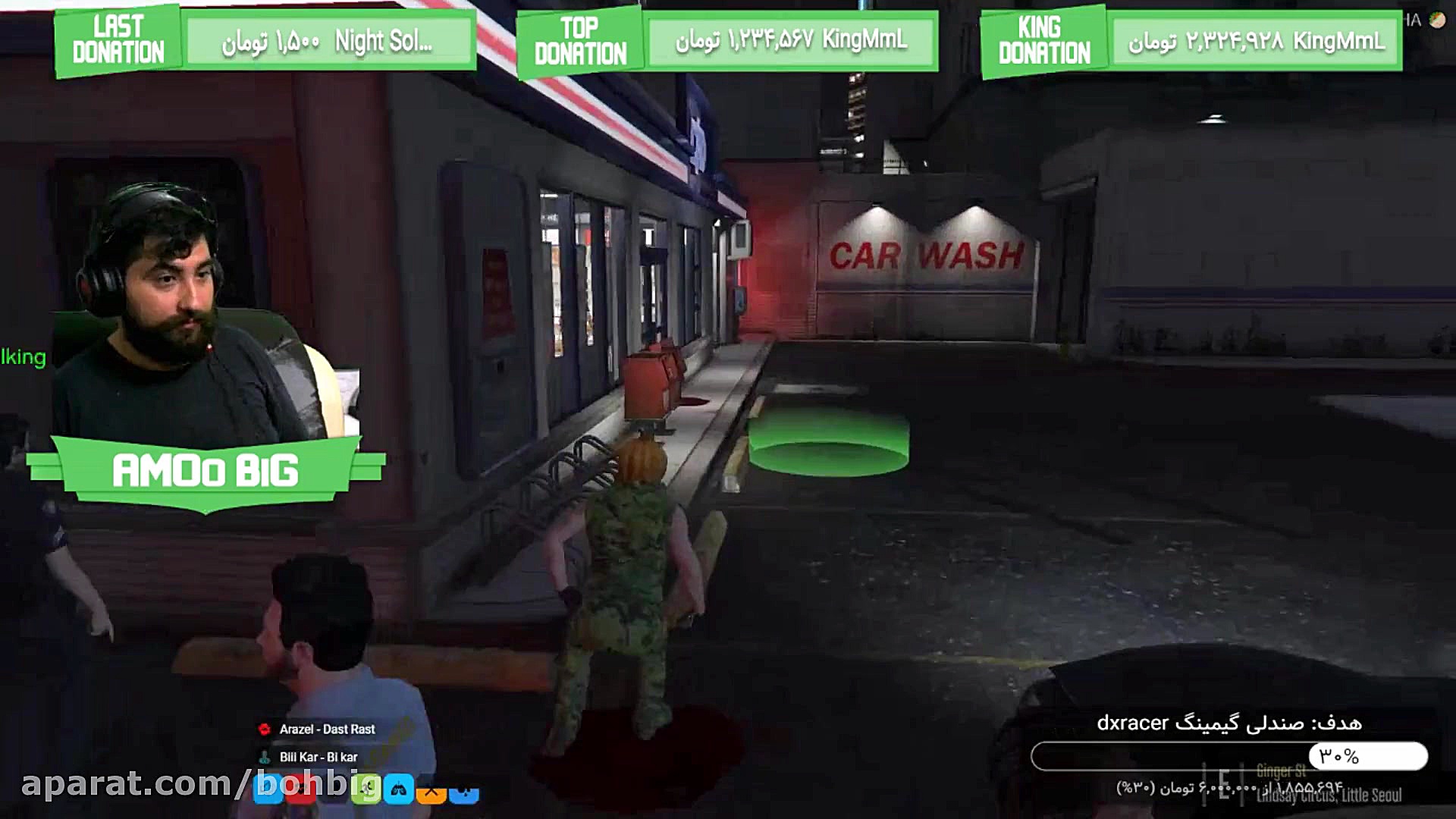
Task: Click the lips emoji beside Arazel - Dast Rast
Action: (x=263, y=729)
